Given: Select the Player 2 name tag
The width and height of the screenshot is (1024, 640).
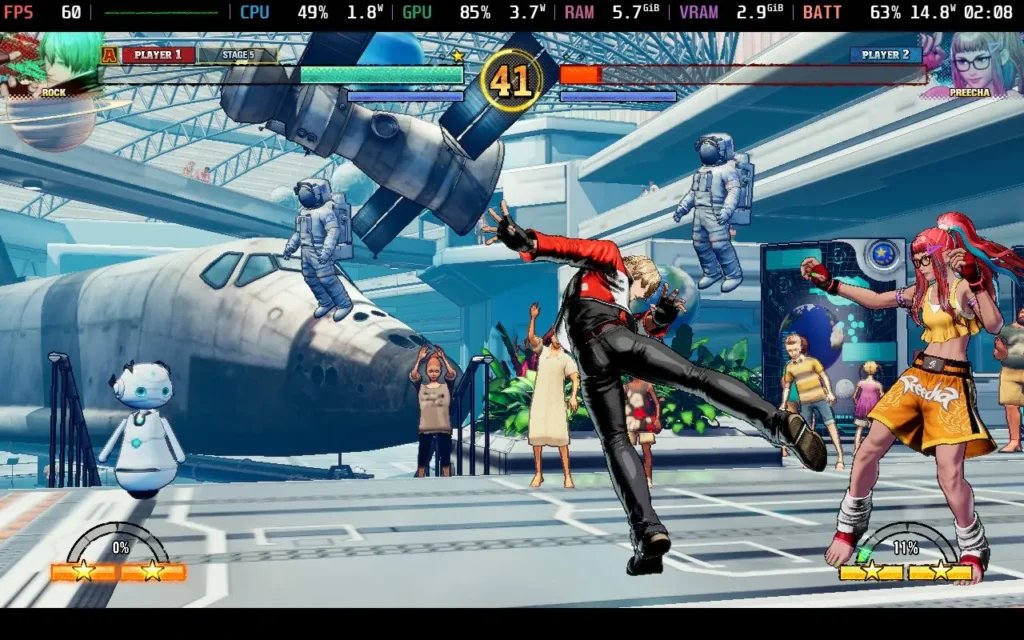Looking at the screenshot, I should point(885,55).
